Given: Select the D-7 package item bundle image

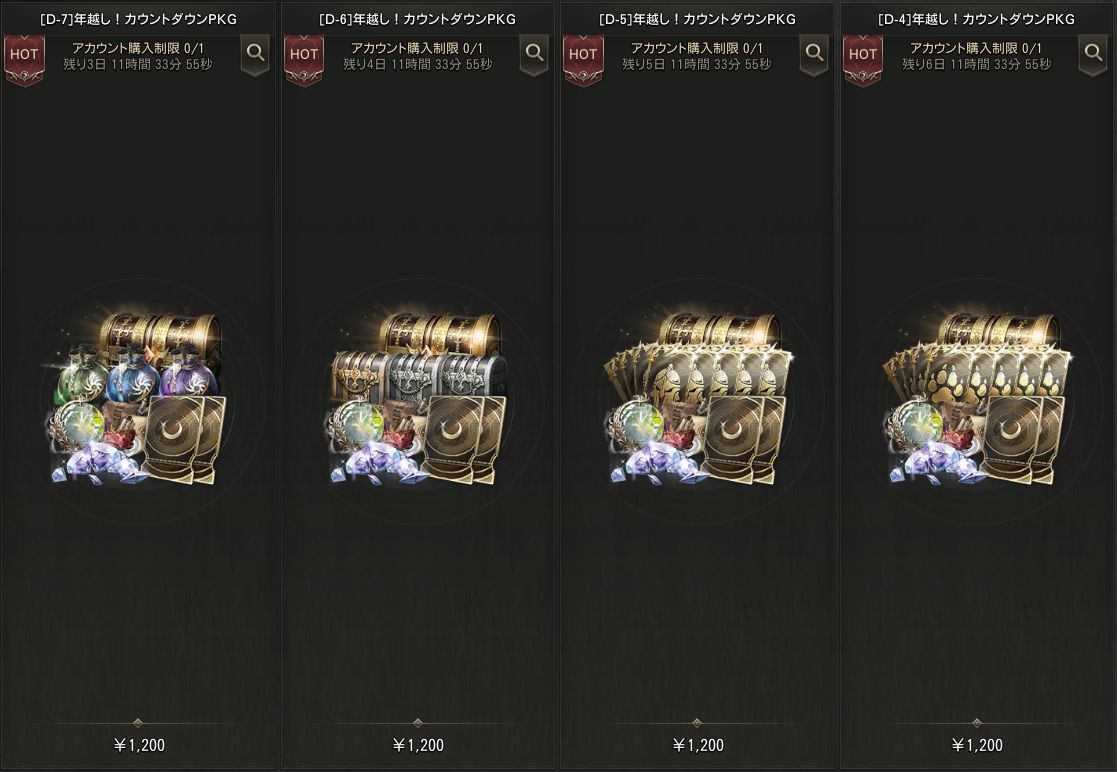Looking at the screenshot, I should 138,399.
